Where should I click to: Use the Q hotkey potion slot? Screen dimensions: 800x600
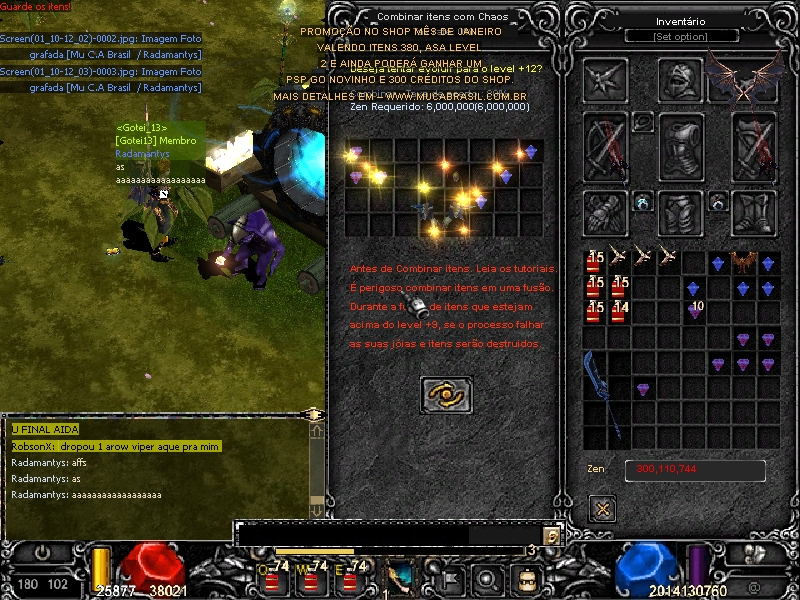(270, 579)
